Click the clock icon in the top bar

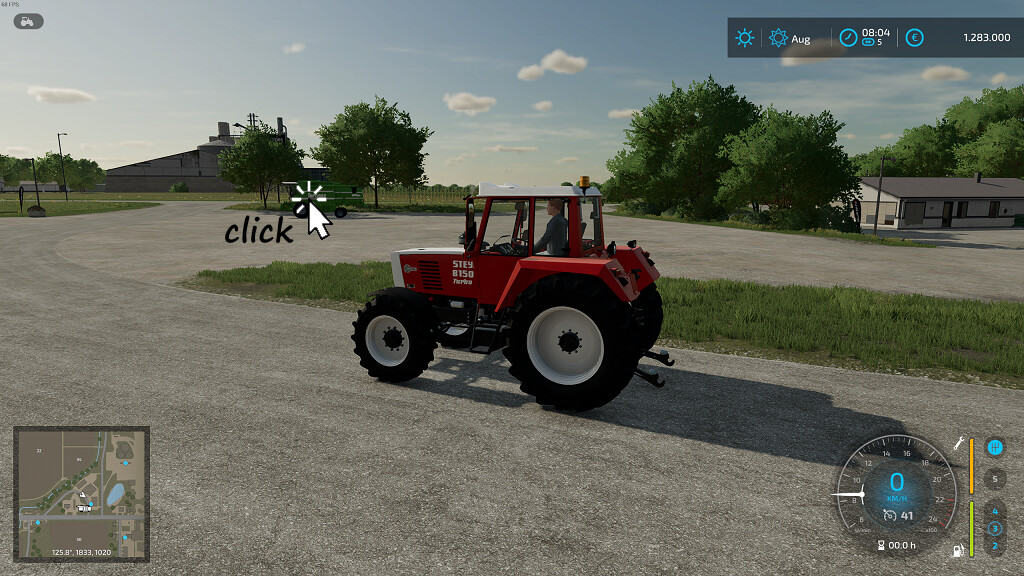[x=848, y=38]
